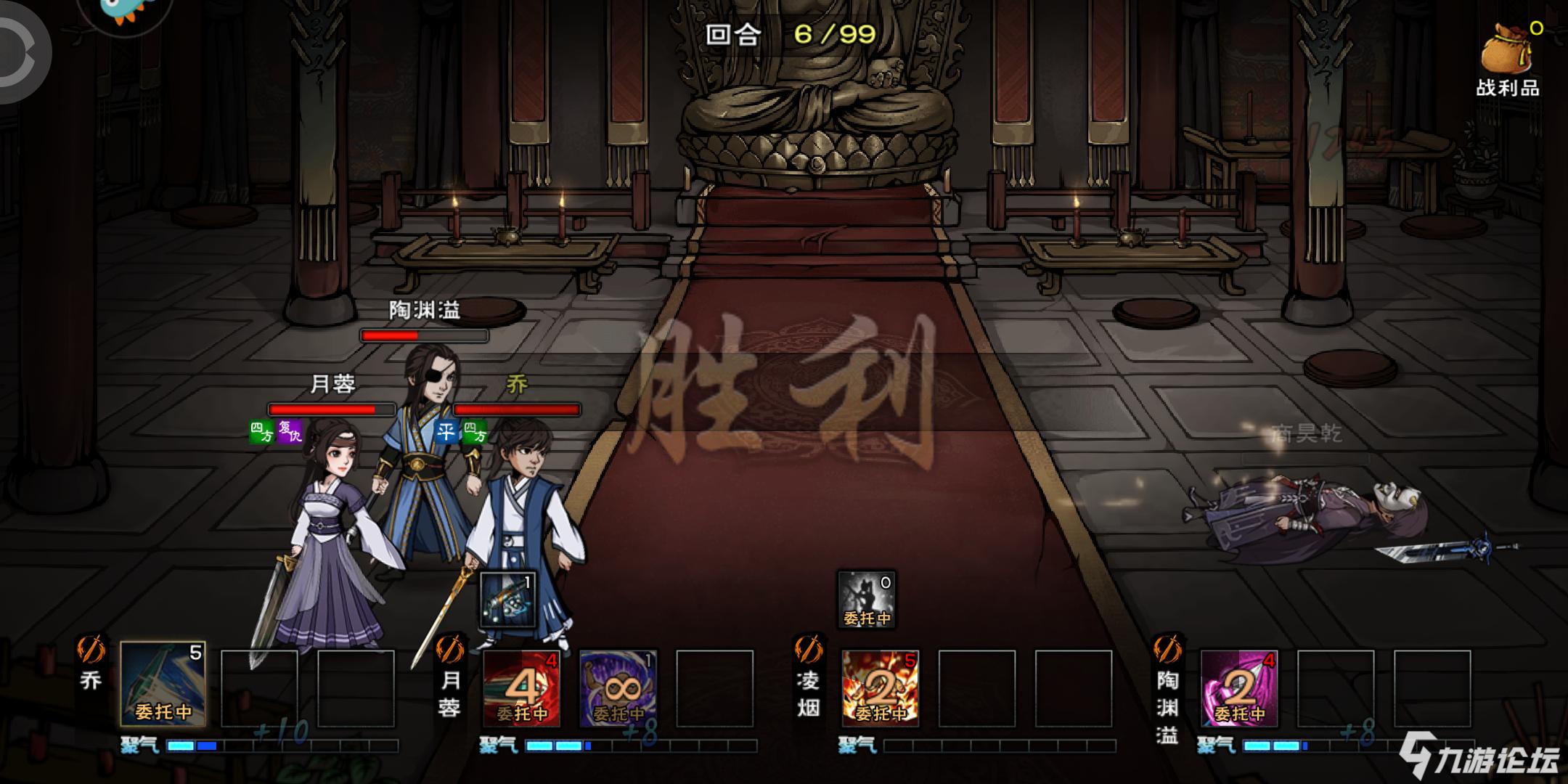The image size is (1568, 784).
Task: Open the 回合 6/99 turn counter display
Action: [x=788, y=33]
